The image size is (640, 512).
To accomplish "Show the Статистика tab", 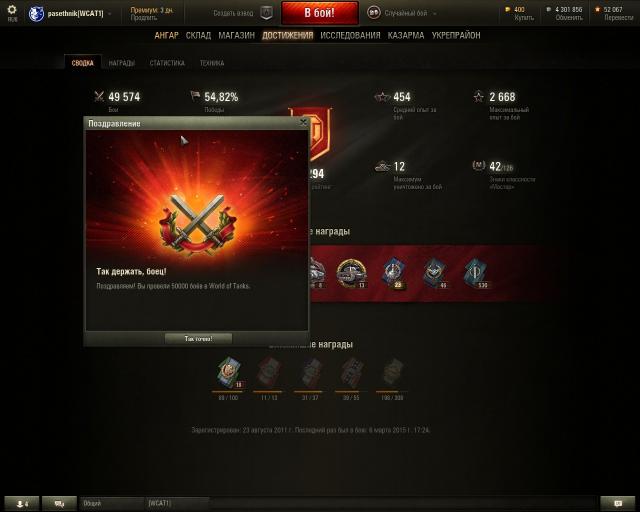I will 167,63.
